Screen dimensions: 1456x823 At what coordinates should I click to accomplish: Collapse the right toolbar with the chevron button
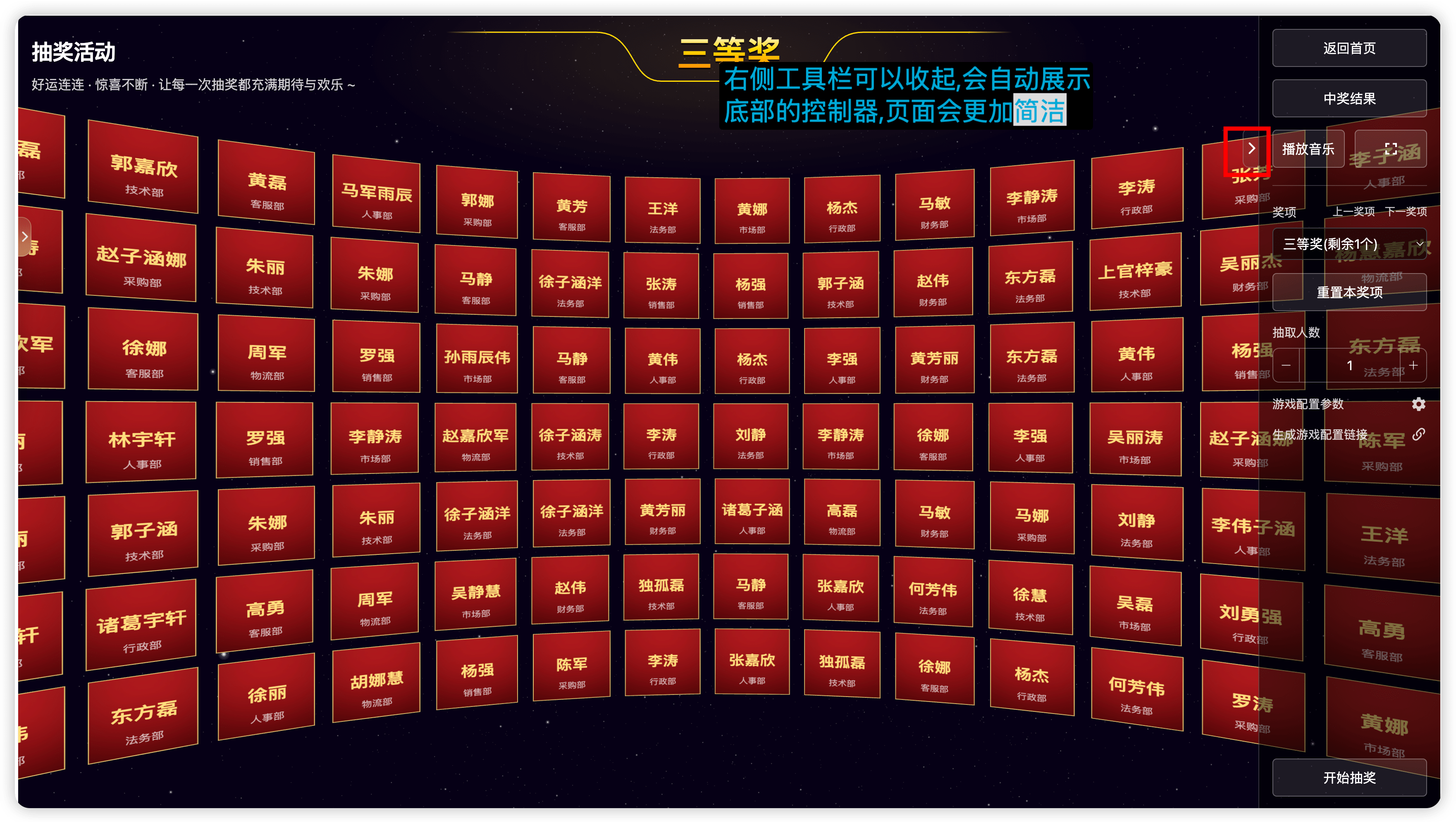point(1253,149)
